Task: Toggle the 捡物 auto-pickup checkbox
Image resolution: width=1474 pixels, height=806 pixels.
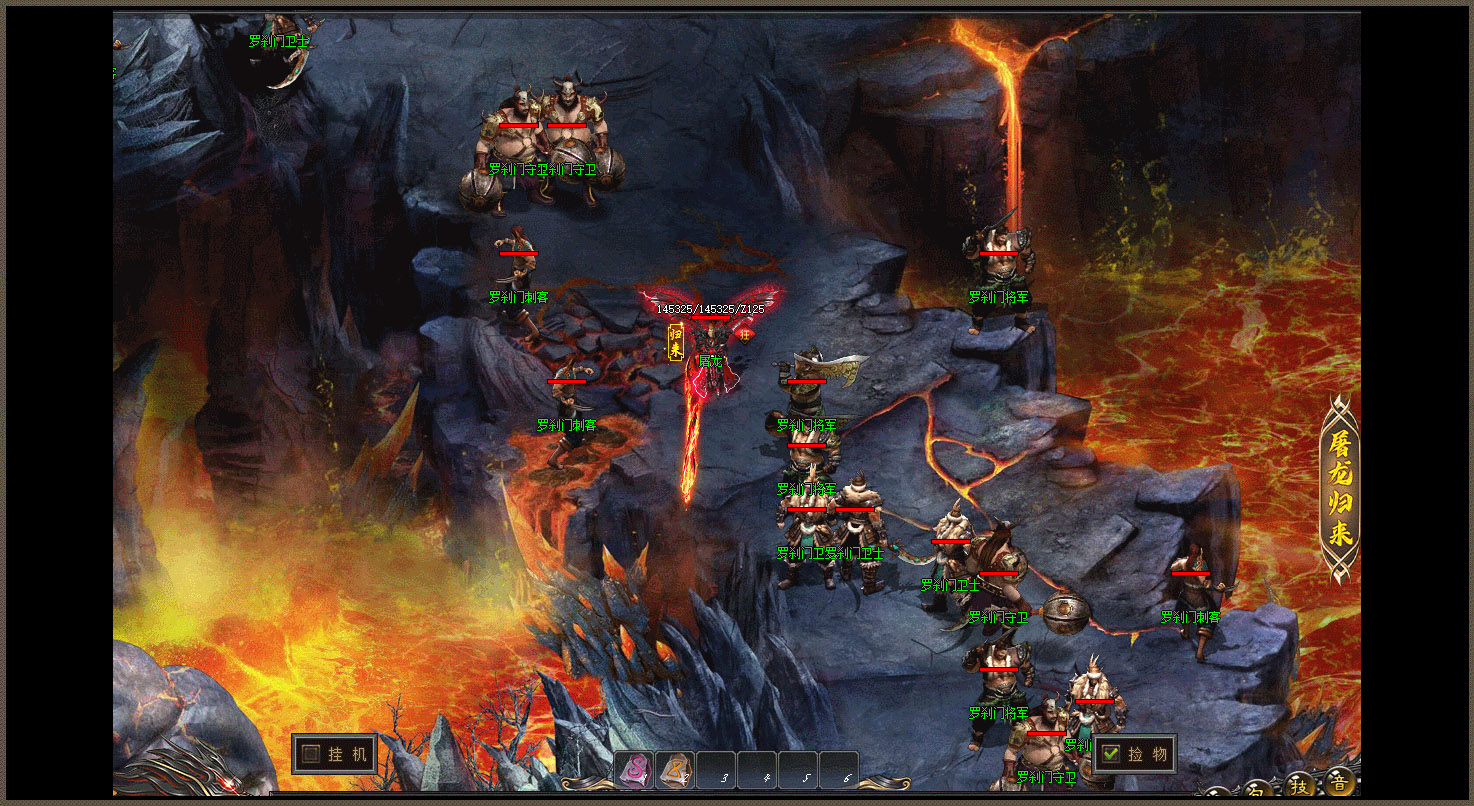Action: point(1111,754)
